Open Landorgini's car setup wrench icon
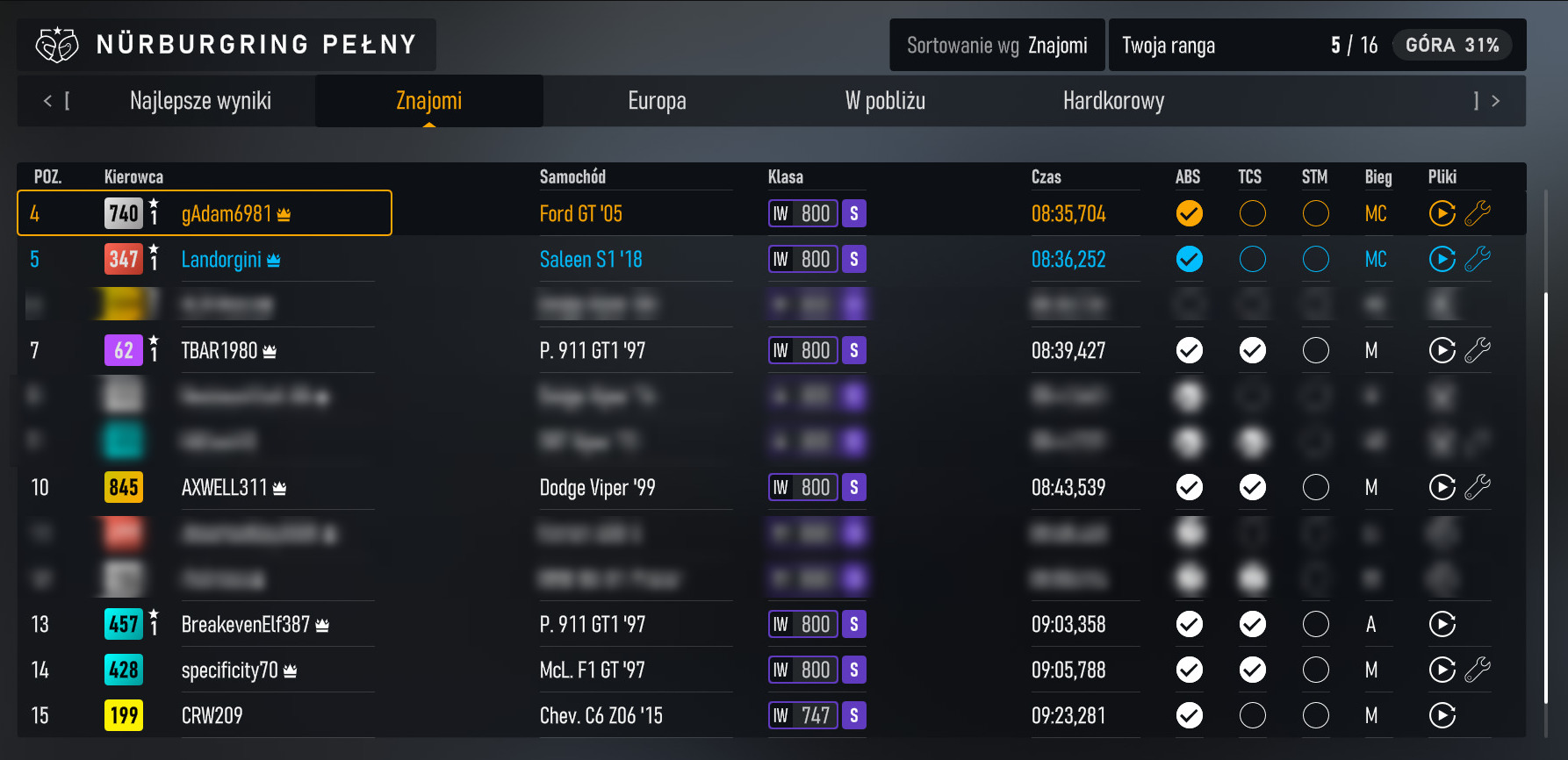Screen dimensions: 1568x760 1478,259
